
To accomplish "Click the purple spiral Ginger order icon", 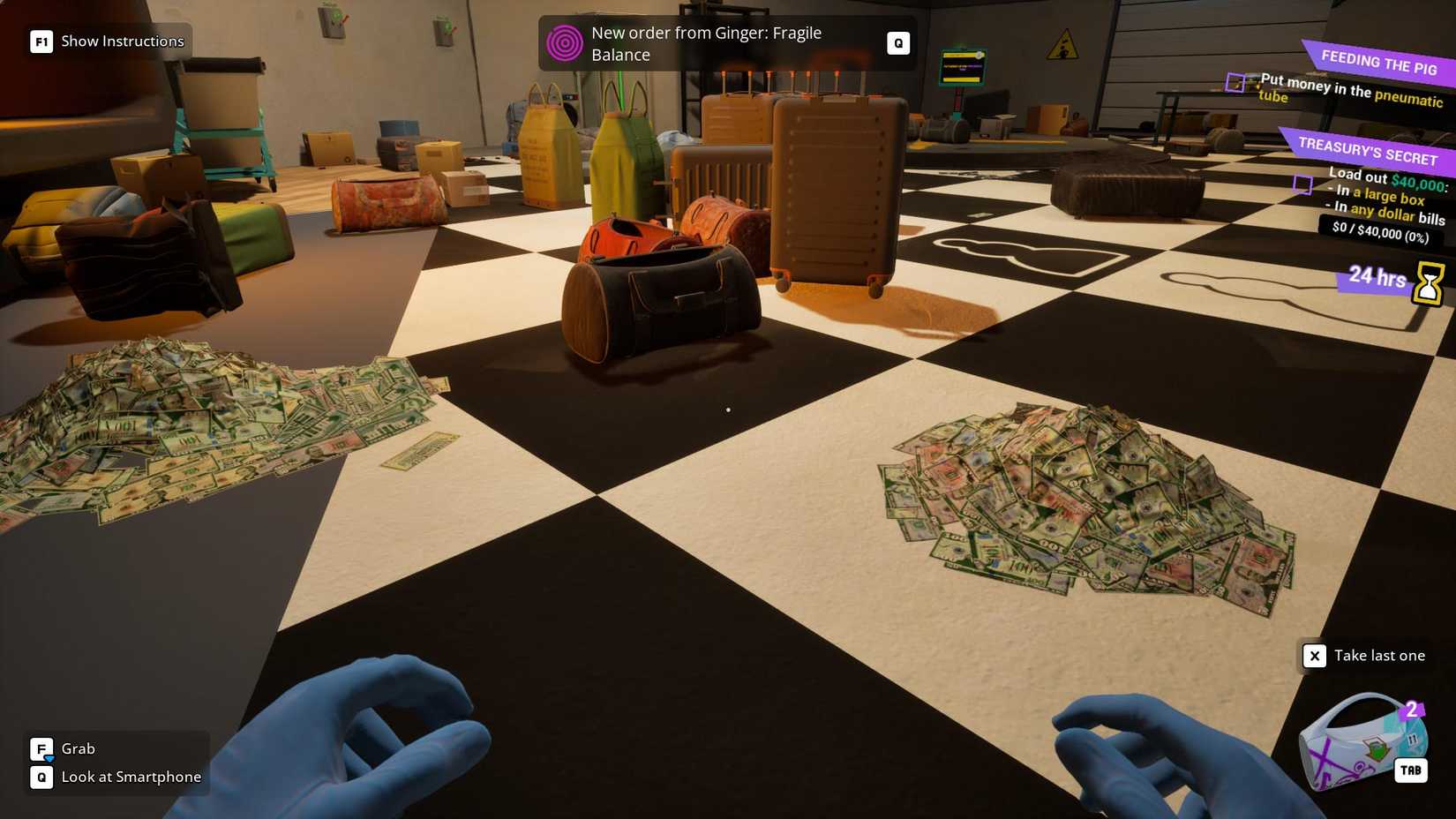I will point(566,42).
